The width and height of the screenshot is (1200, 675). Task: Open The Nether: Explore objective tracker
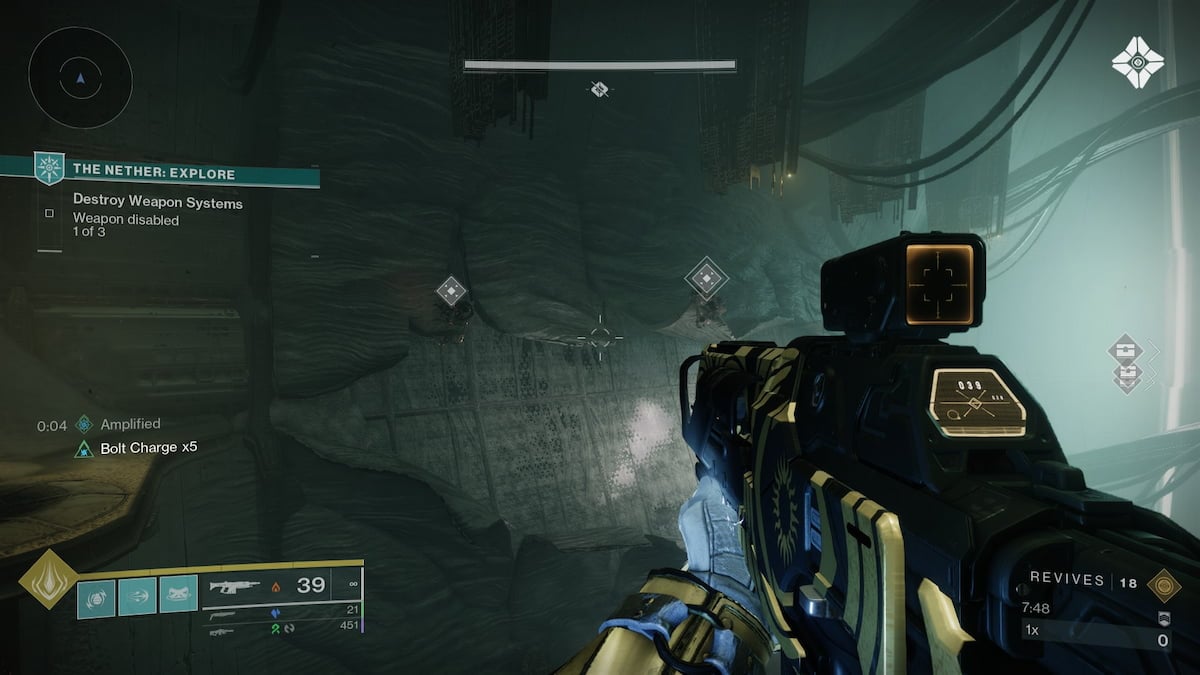point(154,174)
